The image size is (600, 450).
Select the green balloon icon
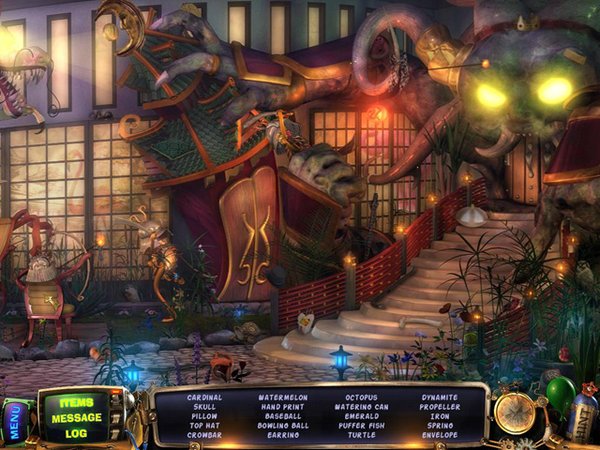[561, 394]
